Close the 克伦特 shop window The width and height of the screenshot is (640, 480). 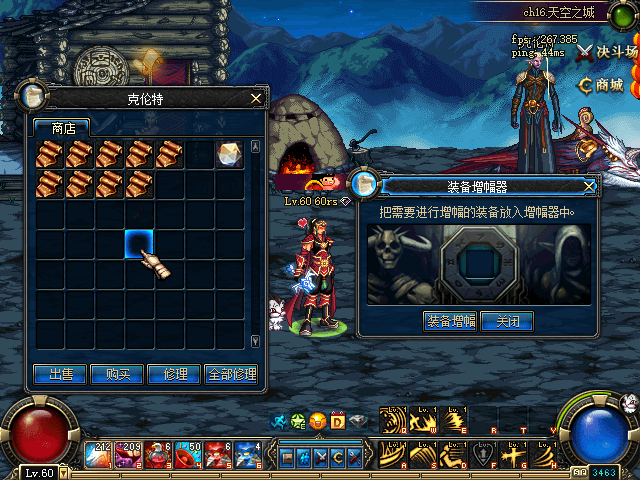pyautogui.click(x=256, y=98)
